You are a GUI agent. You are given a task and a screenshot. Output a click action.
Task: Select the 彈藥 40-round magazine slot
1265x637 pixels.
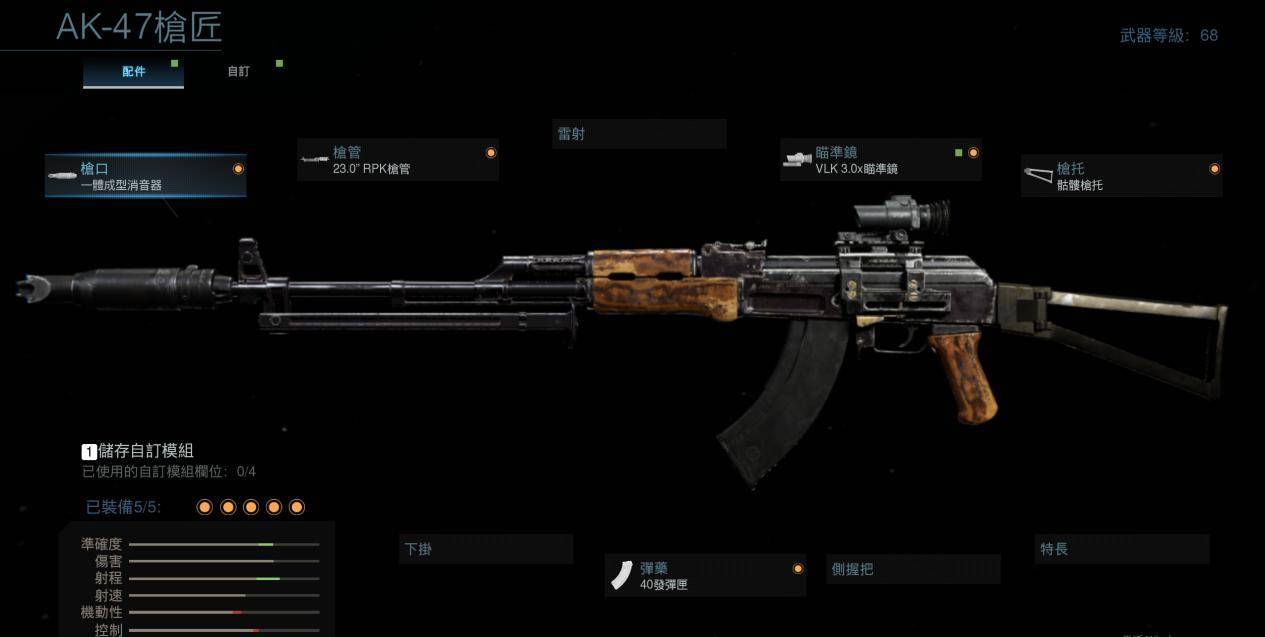pos(705,575)
